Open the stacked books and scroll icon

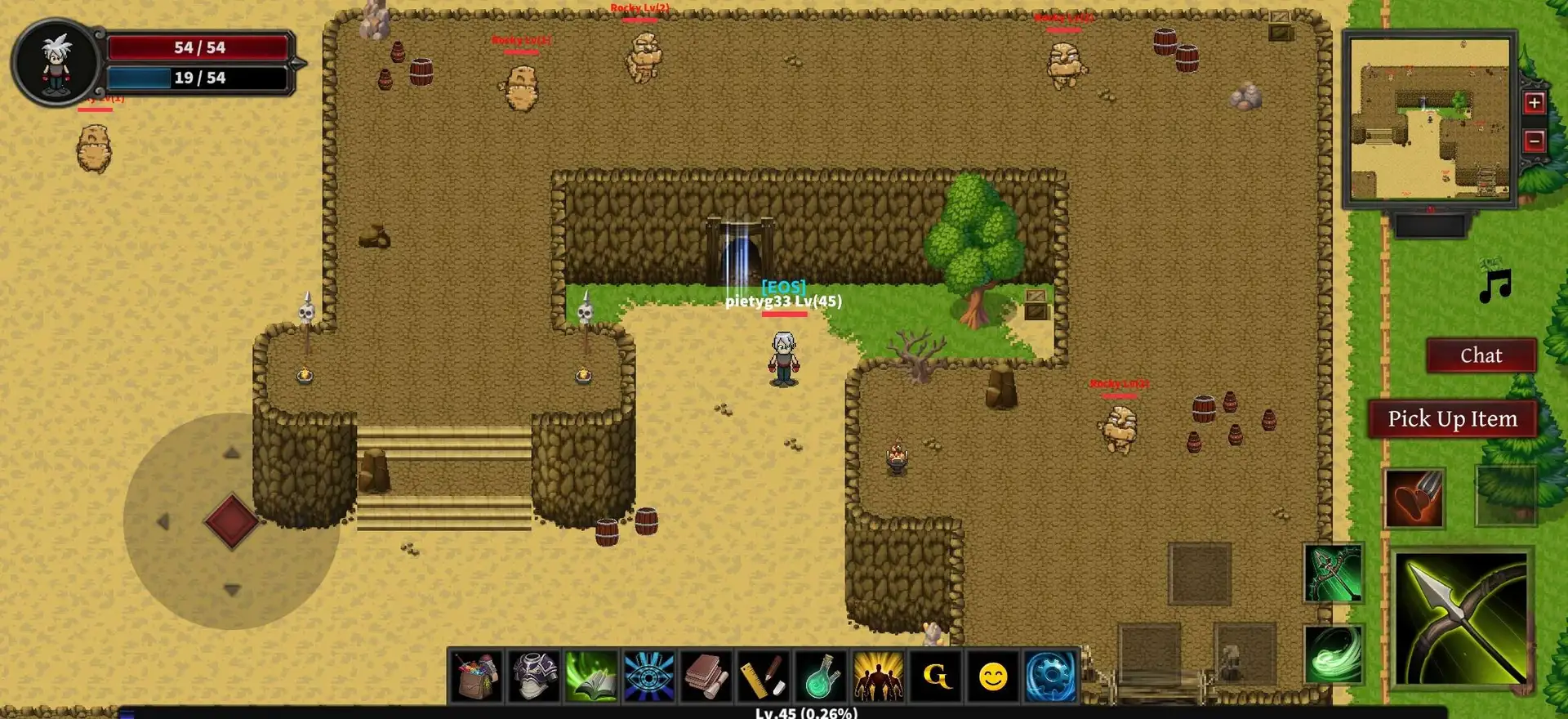coord(706,676)
